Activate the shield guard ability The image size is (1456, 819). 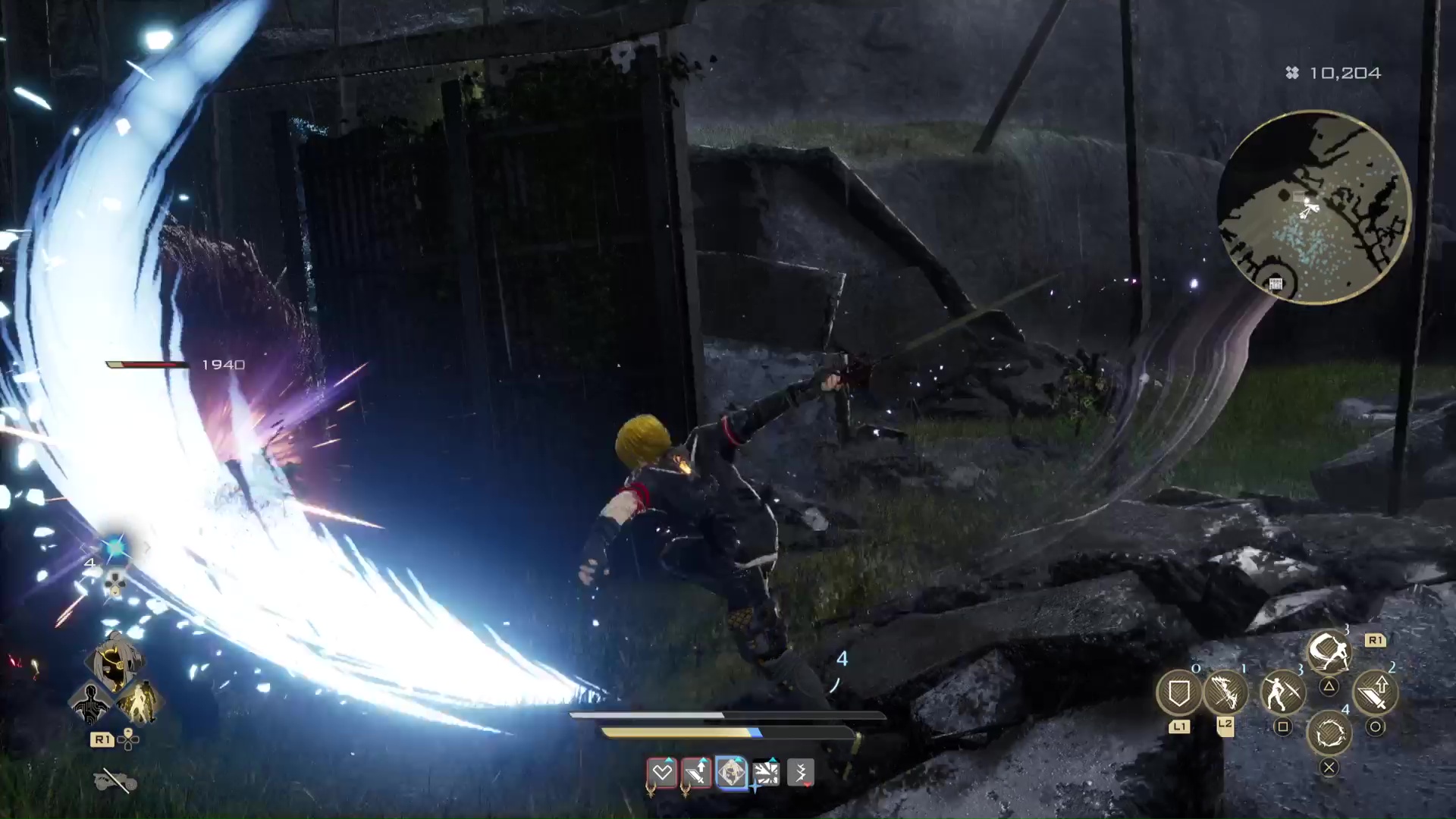pos(1178,692)
